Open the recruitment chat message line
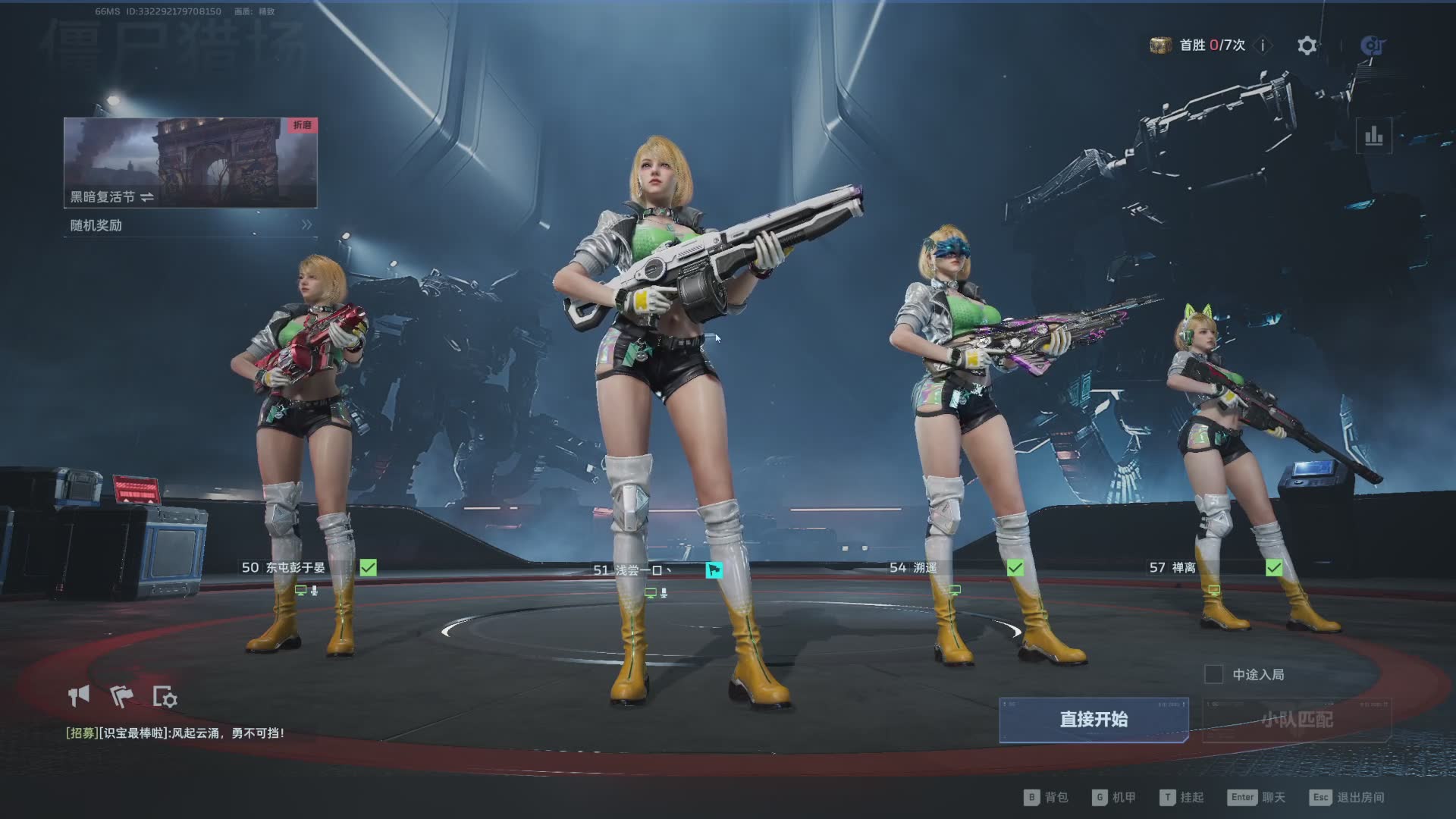 (175, 733)
